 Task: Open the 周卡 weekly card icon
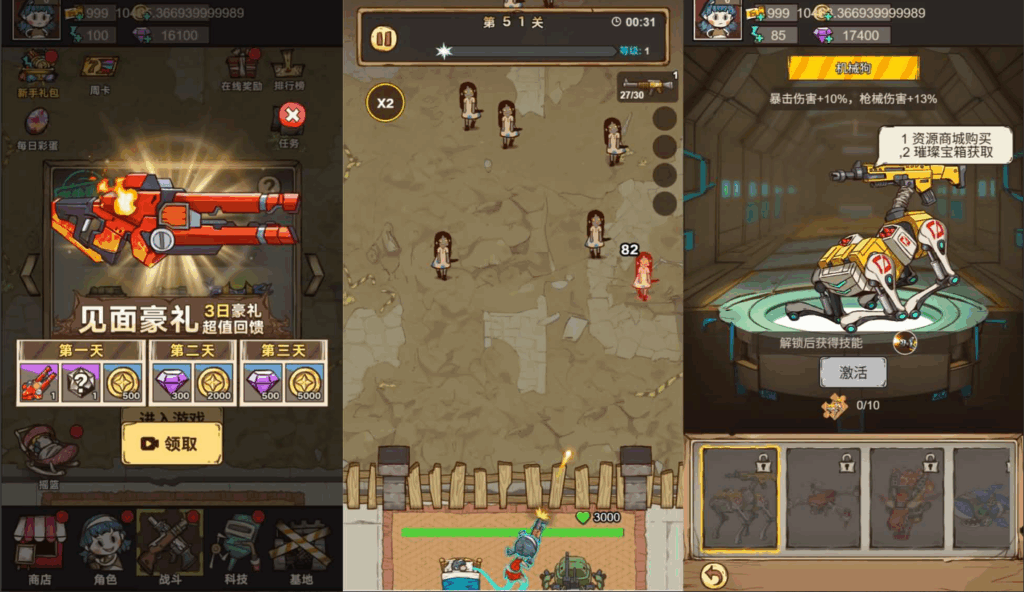(x=99, y=70)
